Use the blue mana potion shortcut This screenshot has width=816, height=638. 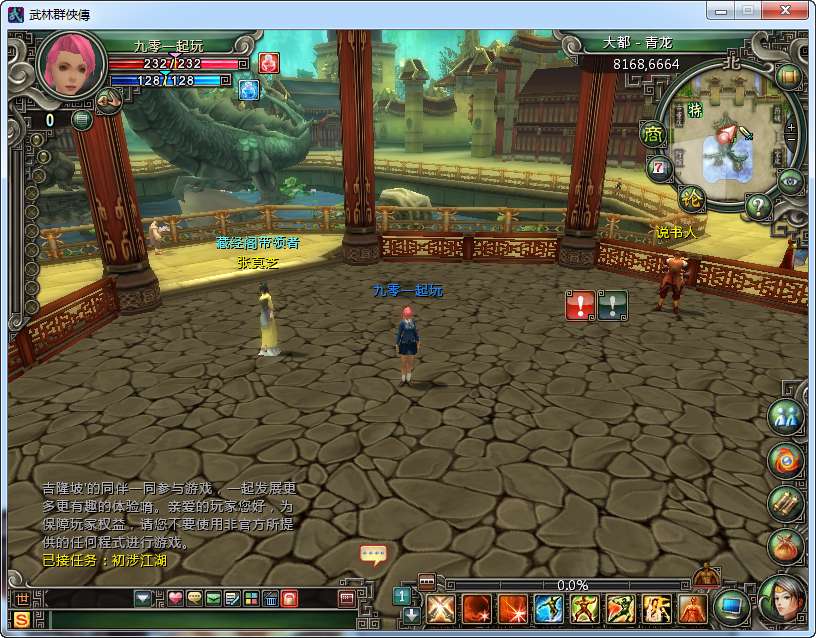[x=248, y=90]
